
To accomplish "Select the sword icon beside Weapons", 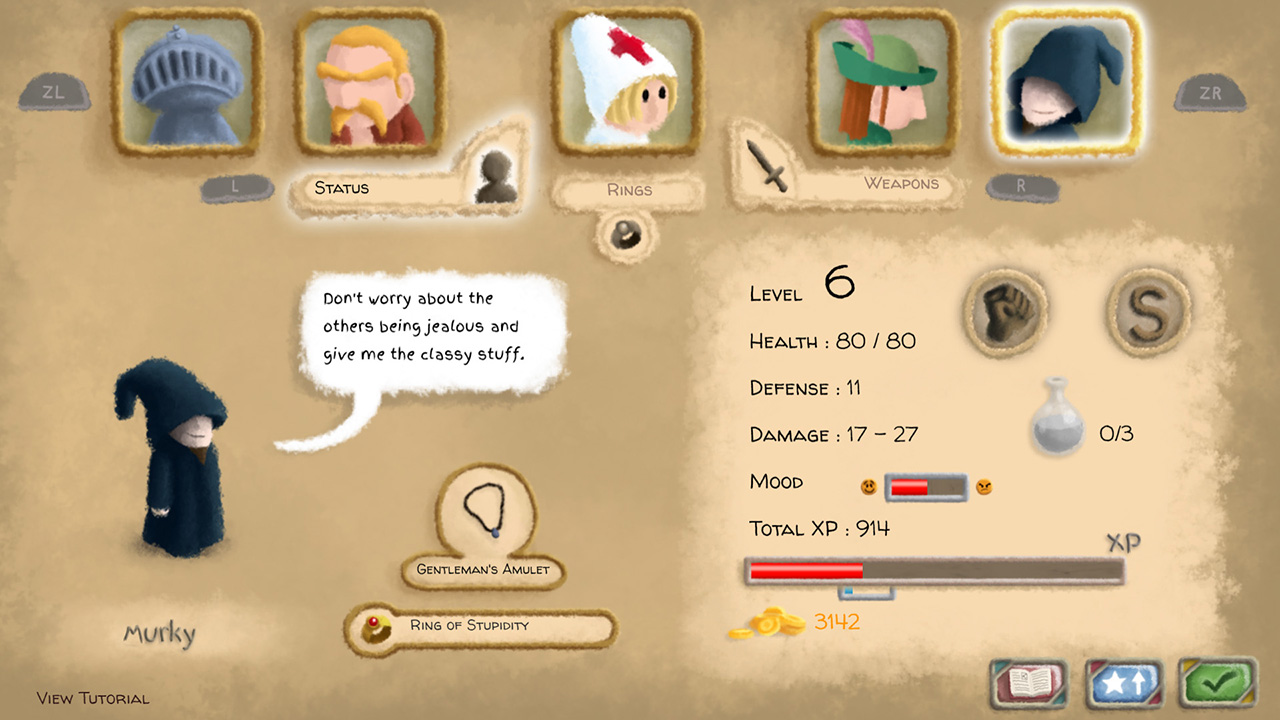I will (764, 168).
